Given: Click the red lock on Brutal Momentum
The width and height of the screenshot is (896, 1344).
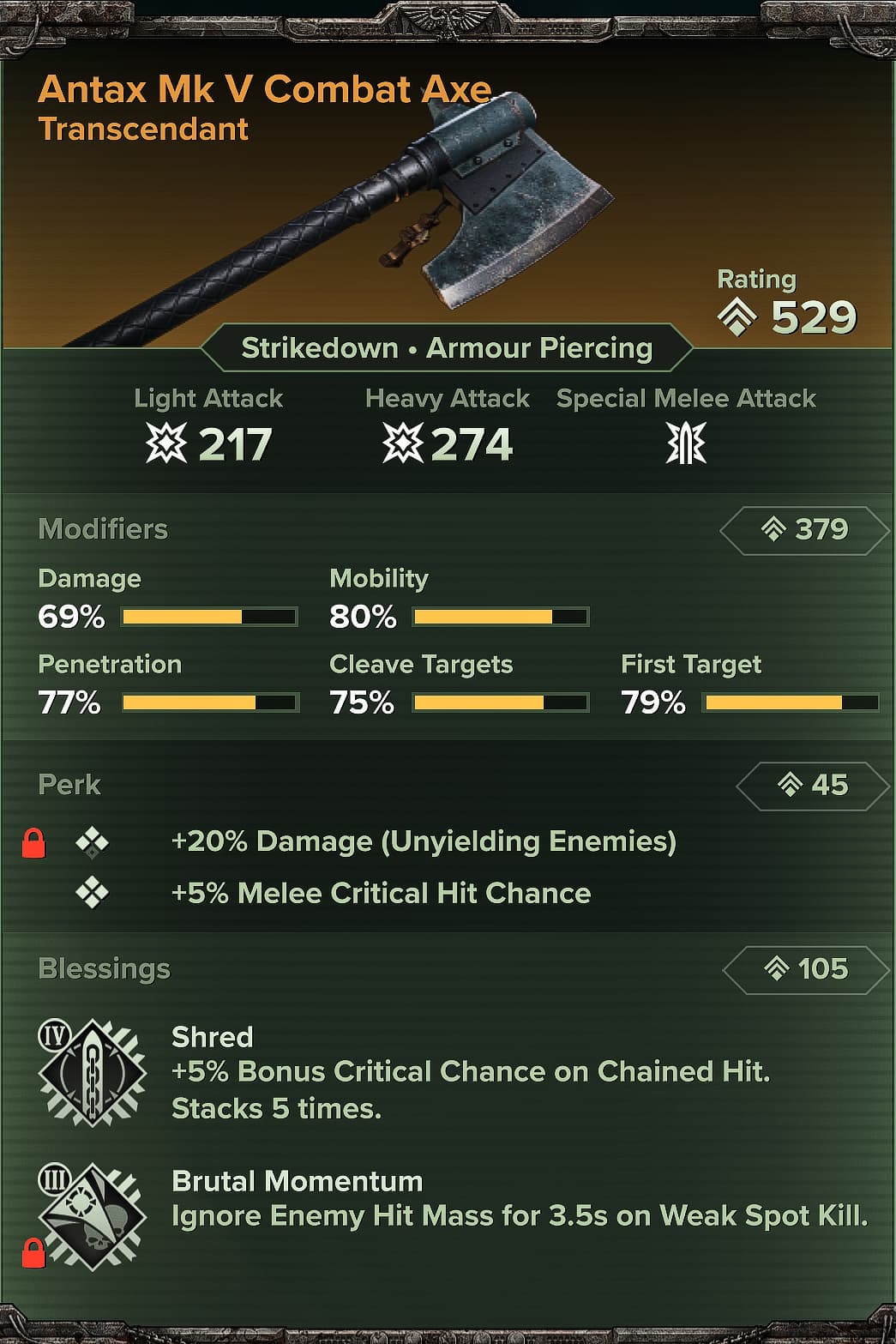Looking at the screenshot, I should coord(33,1253).
